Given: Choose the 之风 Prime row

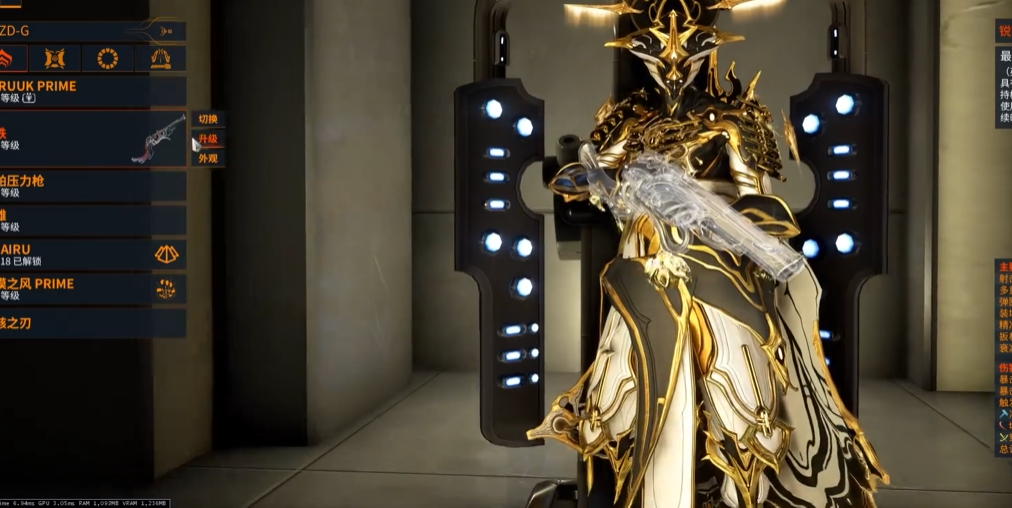Looking at the screenshot, I should (x=90, y=289).
